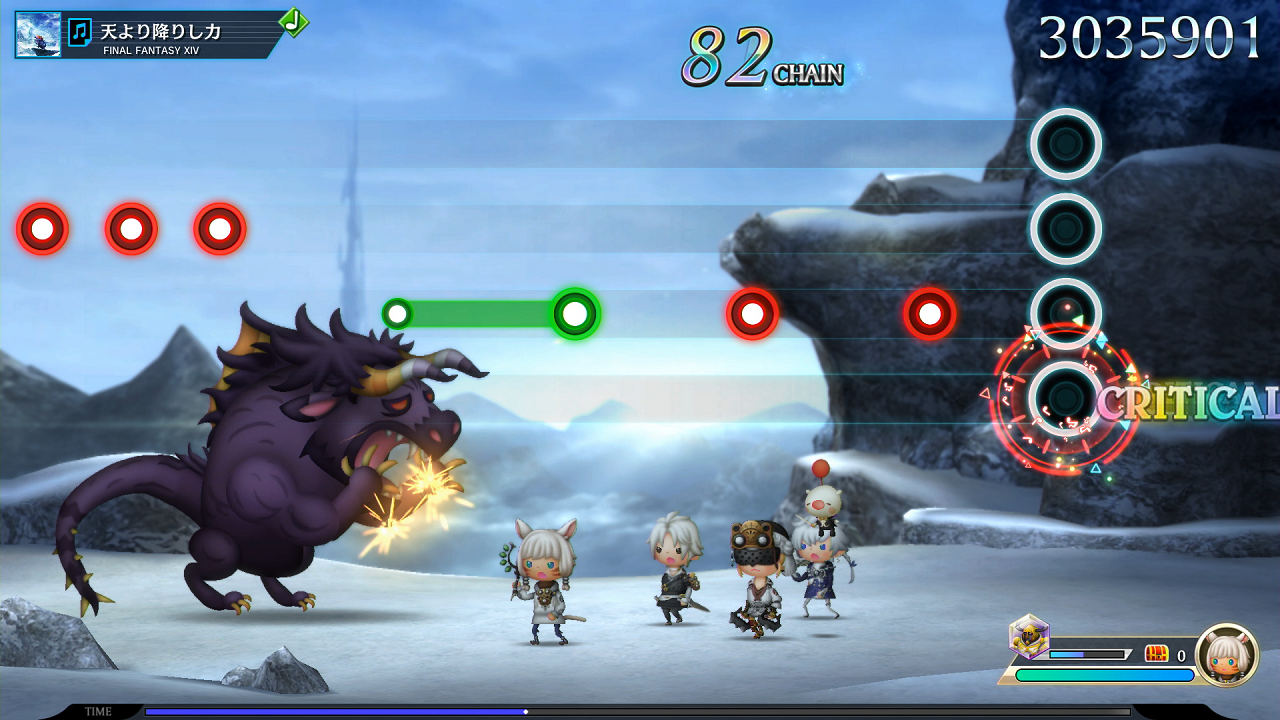The width and height of the screenshot is (1280, 720).
Task: Click the green music note badge
Action: click(x=292, y=21)
